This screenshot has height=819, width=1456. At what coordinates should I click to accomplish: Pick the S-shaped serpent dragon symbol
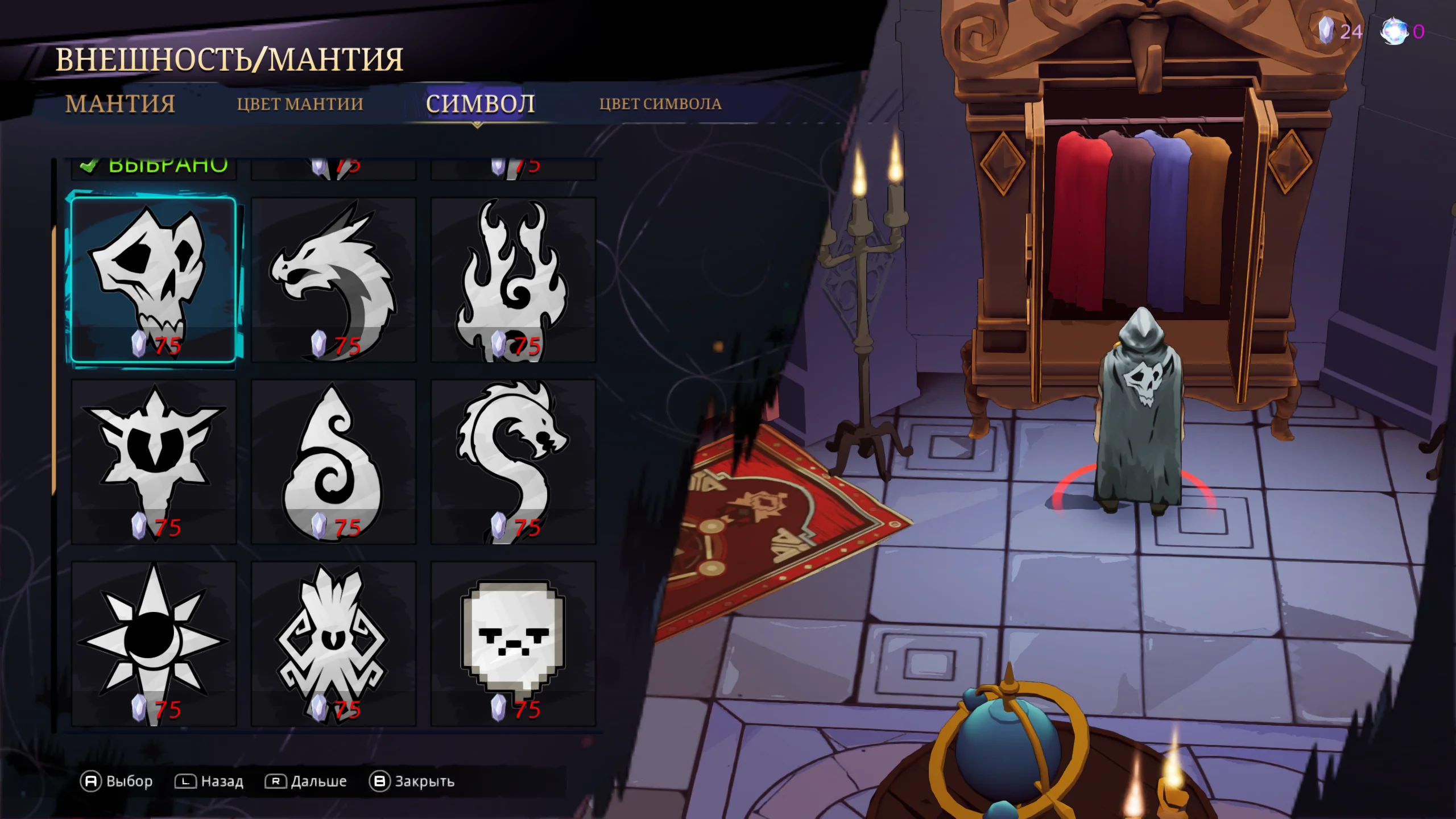(513, 461)
